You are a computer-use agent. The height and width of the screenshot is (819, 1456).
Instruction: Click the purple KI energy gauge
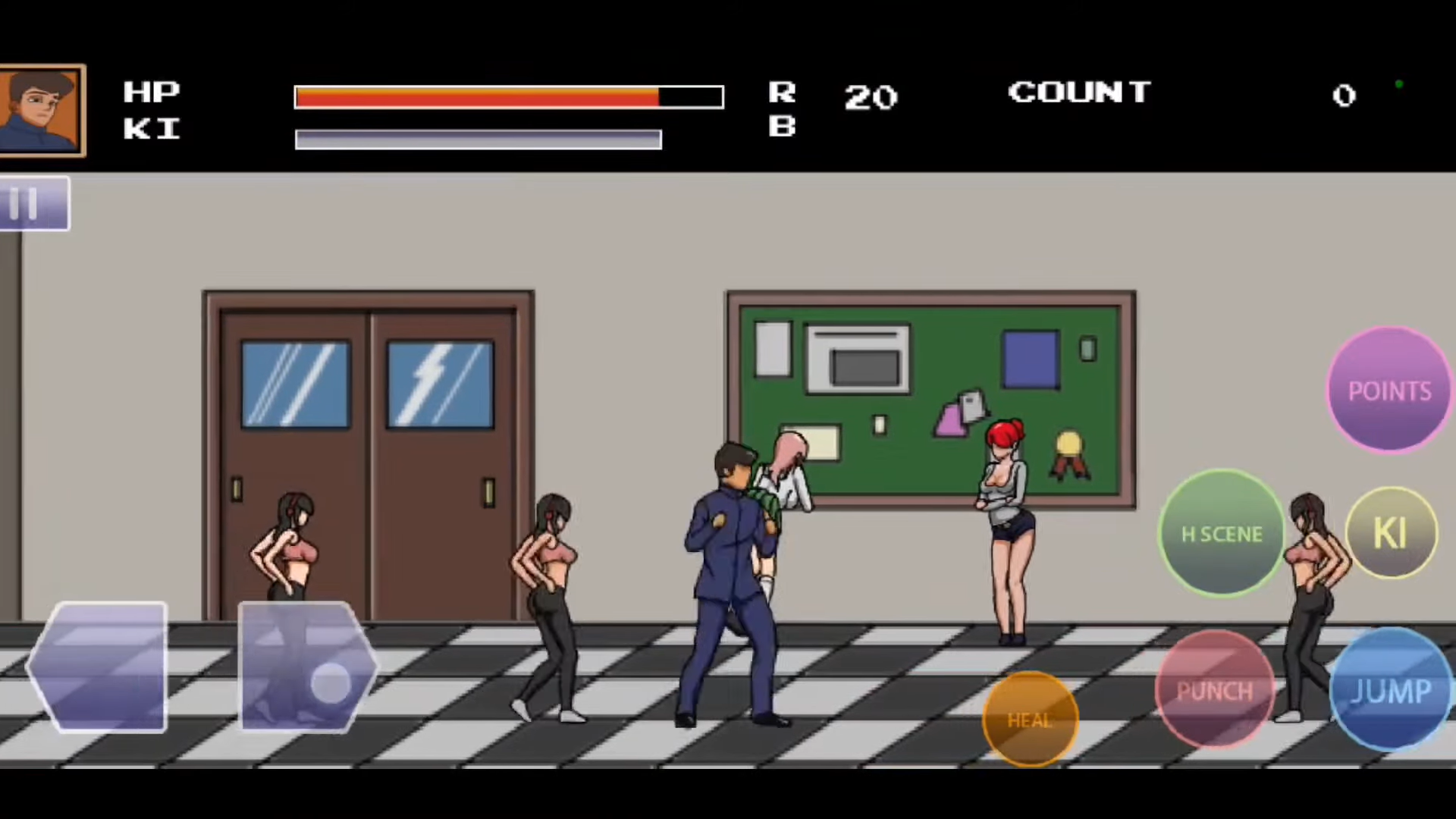tap(478, 139)
